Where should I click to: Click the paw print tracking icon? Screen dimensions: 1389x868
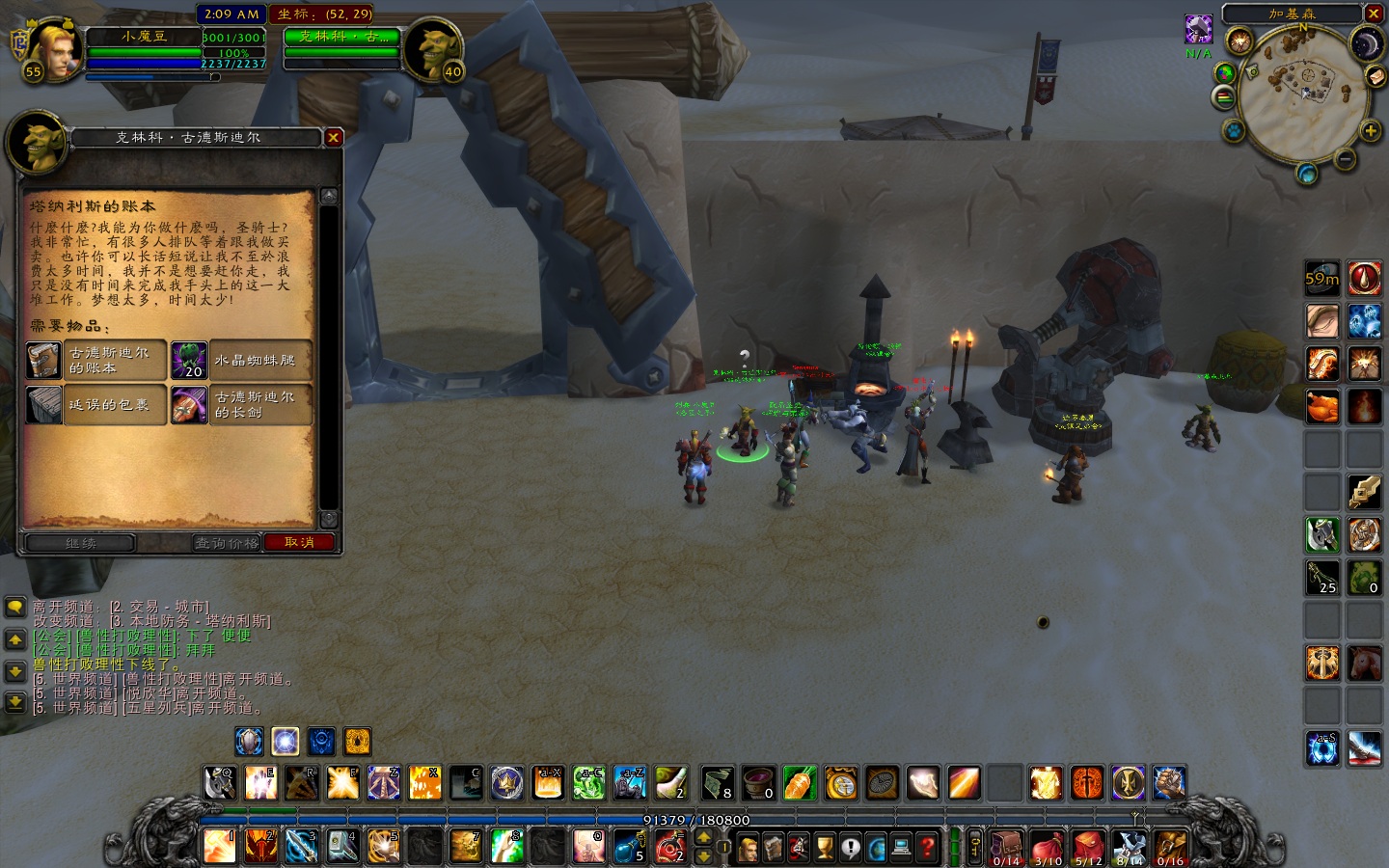pos(1233,129)
